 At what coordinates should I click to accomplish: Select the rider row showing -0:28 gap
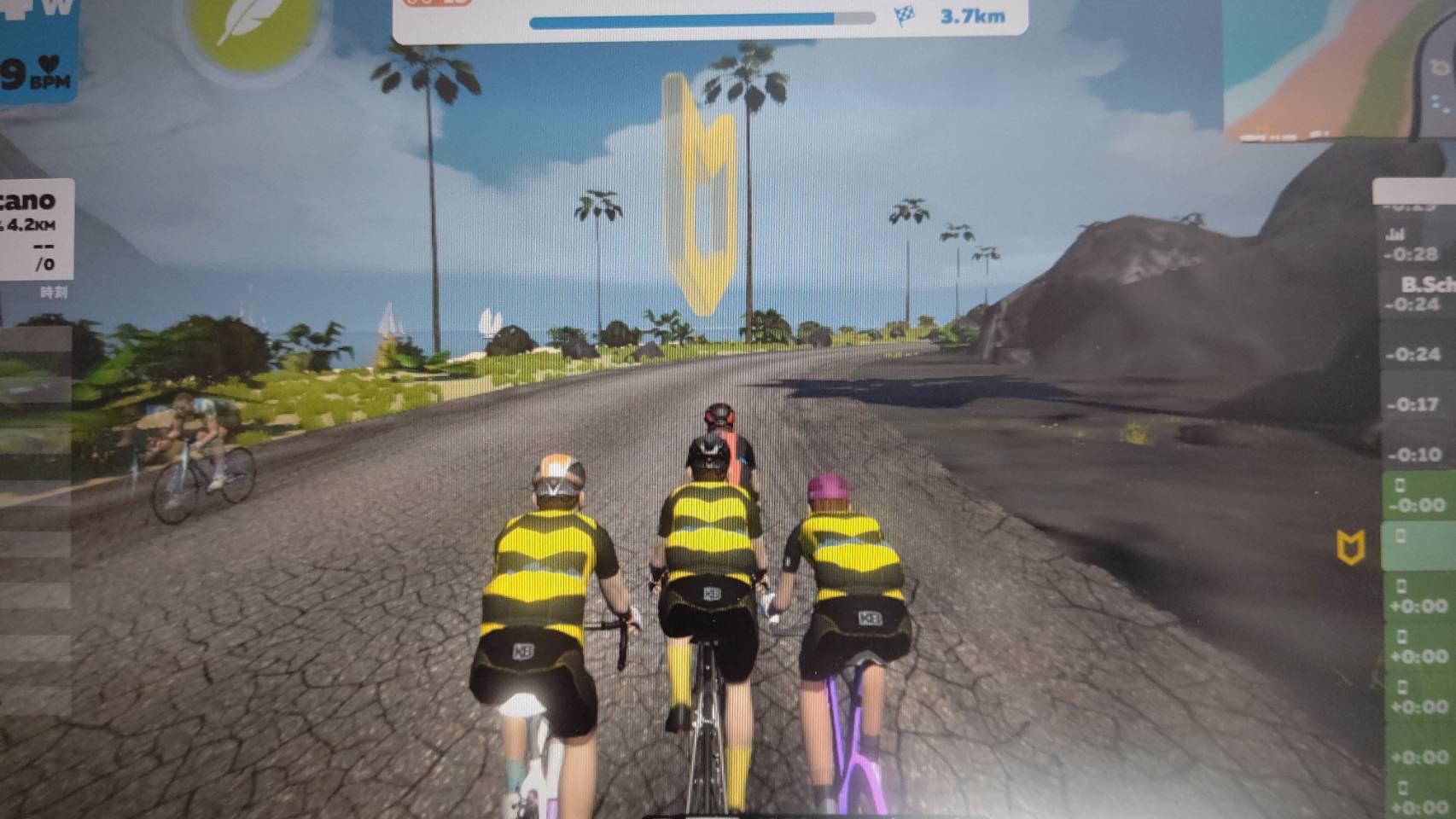(x=1415, y=246)
